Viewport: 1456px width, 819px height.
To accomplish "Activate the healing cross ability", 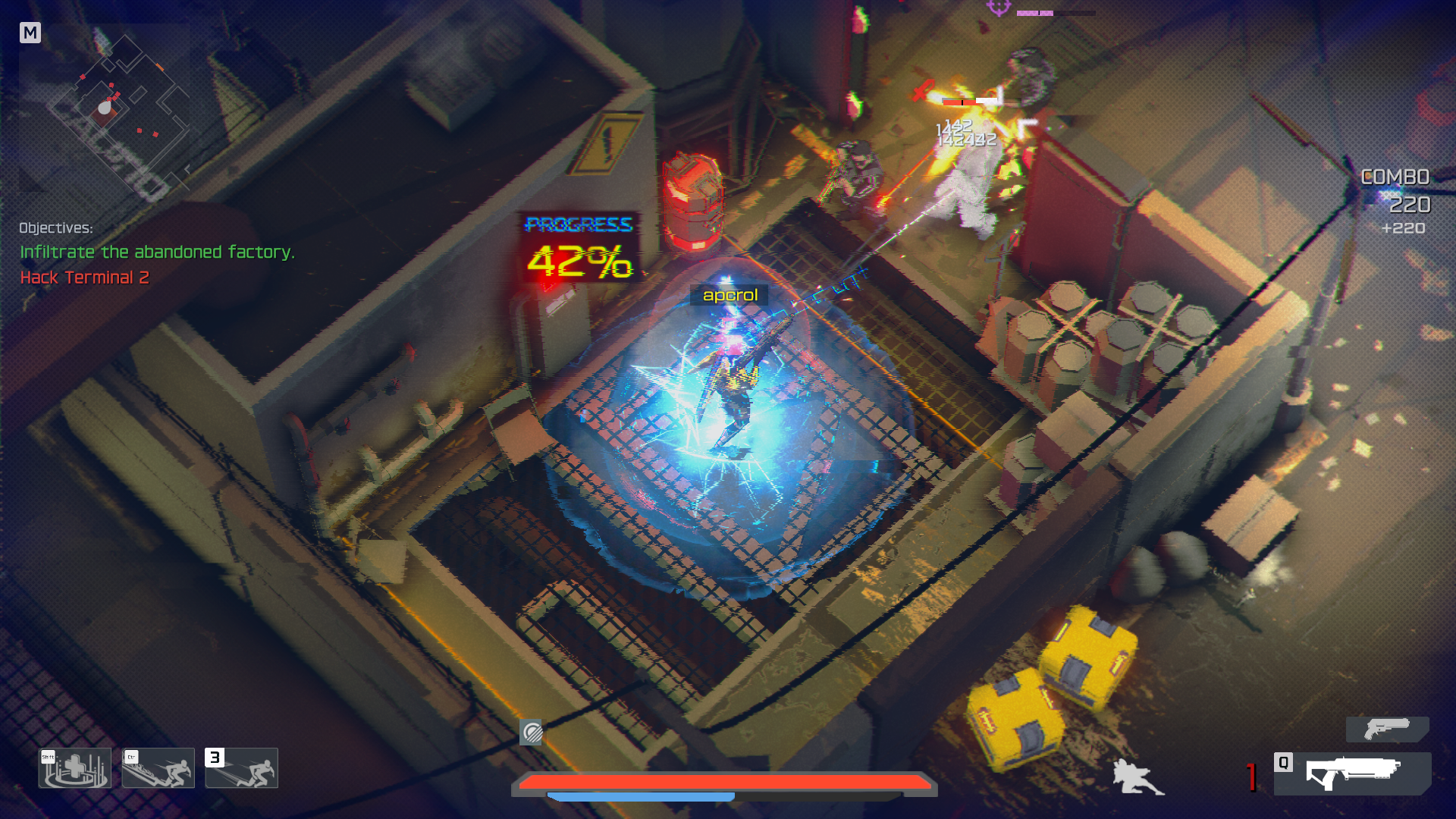I will point(75,768).
